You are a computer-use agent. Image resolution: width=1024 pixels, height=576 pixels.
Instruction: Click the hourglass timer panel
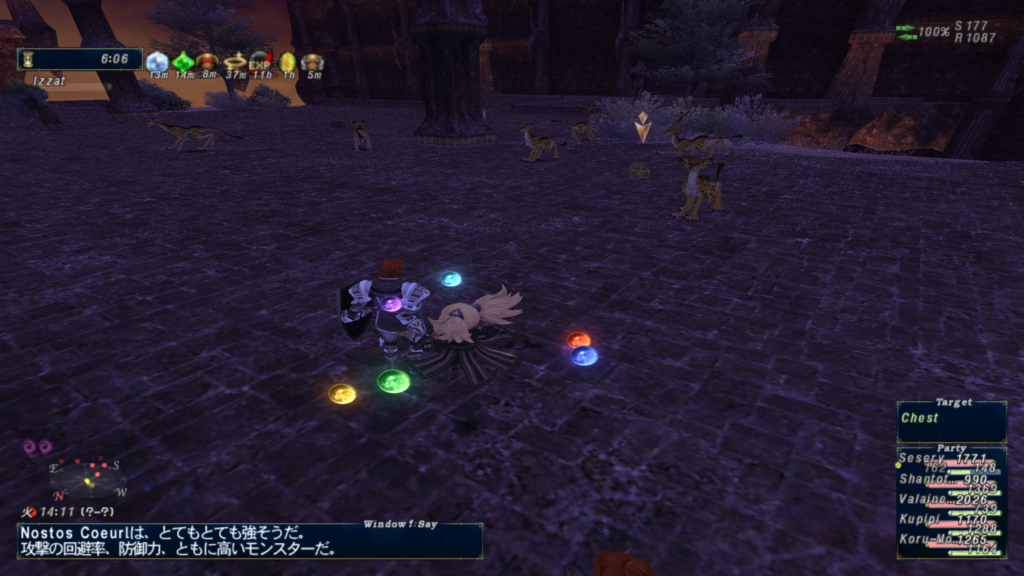click(x=80, y=59)
